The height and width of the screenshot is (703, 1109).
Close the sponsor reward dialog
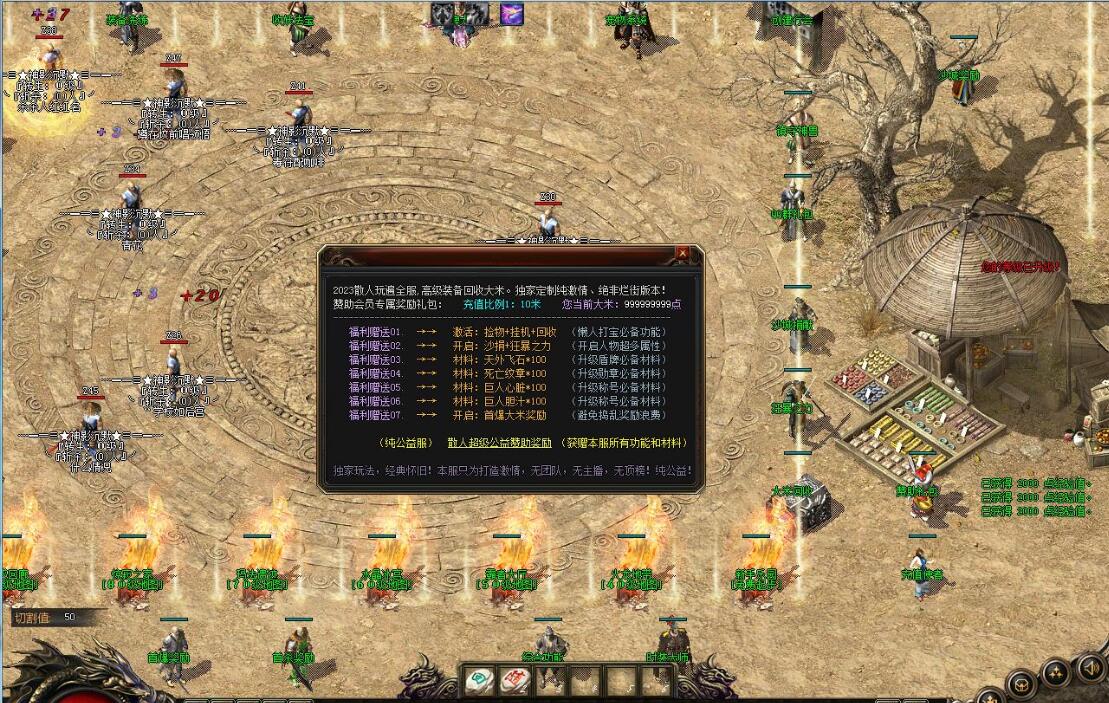click(682, 254)
